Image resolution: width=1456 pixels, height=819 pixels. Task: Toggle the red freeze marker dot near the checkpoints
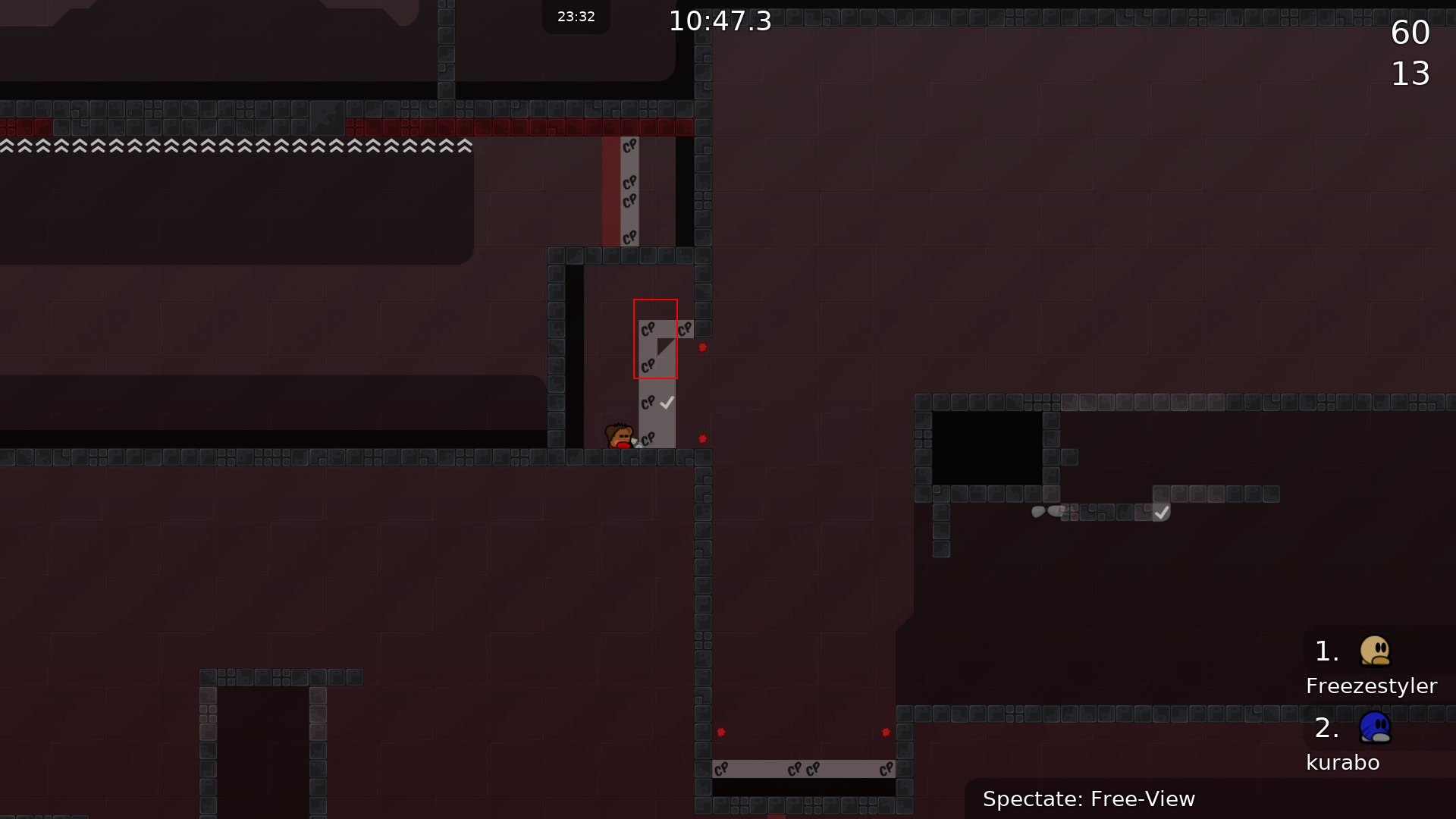tap(702, 348)
